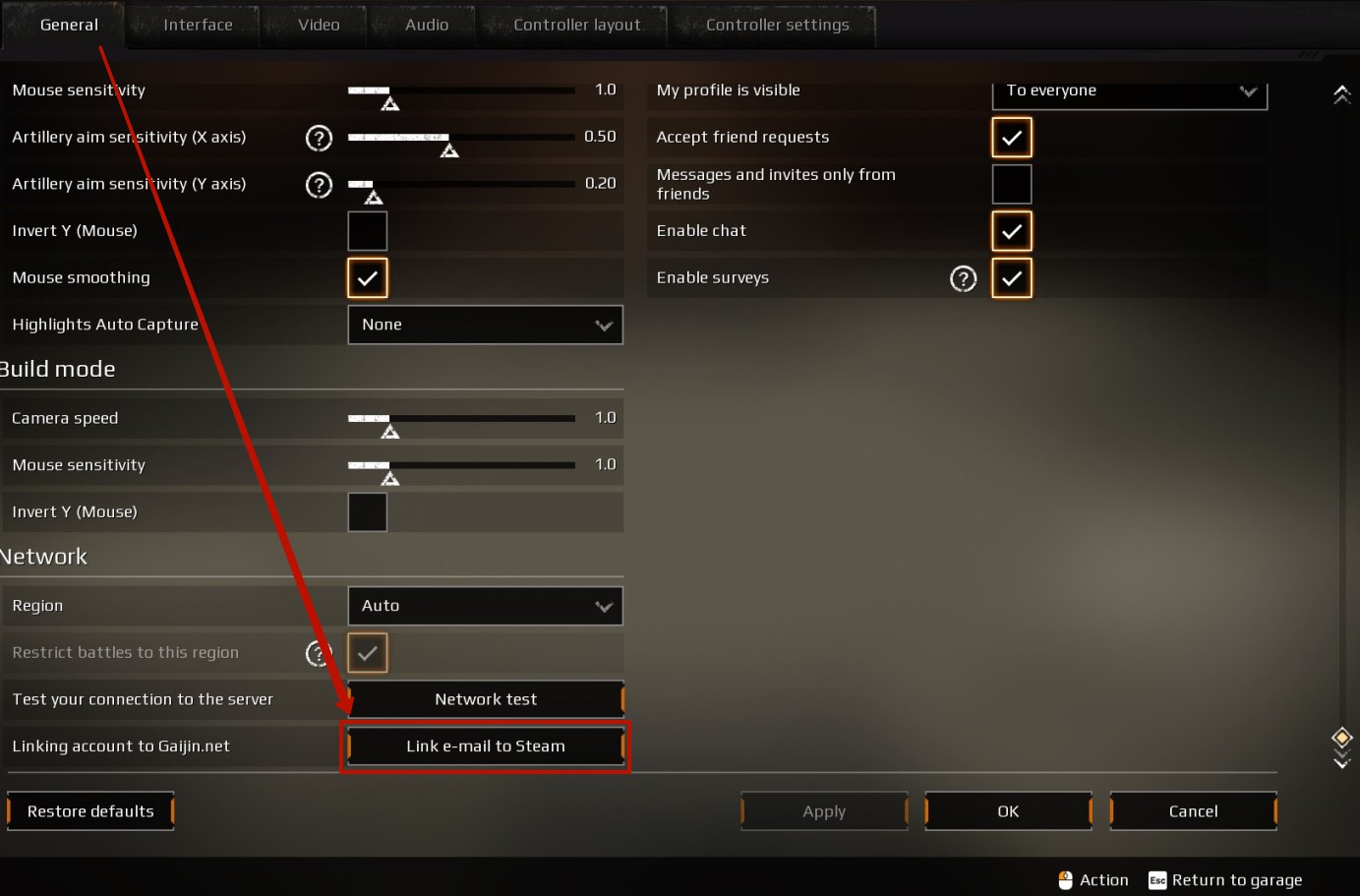Enable Messages and invites only from friends
The width and height of the screenshot is (1360, 896).
(1012, 184)
